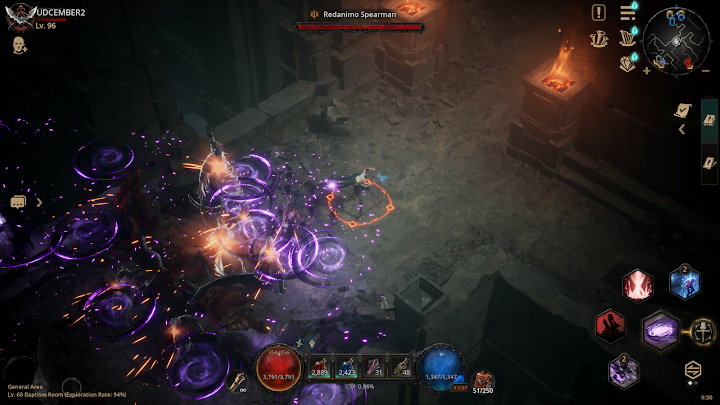Viewport: 720px width, 405px height.
Task: Zoom in the minimap with the plus button
Action: point(646,70)
